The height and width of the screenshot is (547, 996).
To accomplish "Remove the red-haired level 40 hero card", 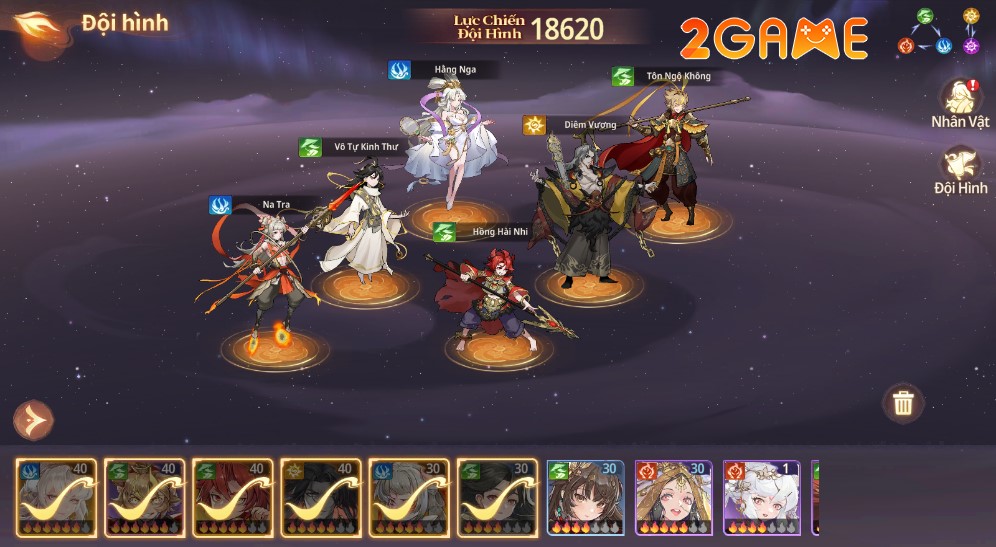I will pos(233,497).
